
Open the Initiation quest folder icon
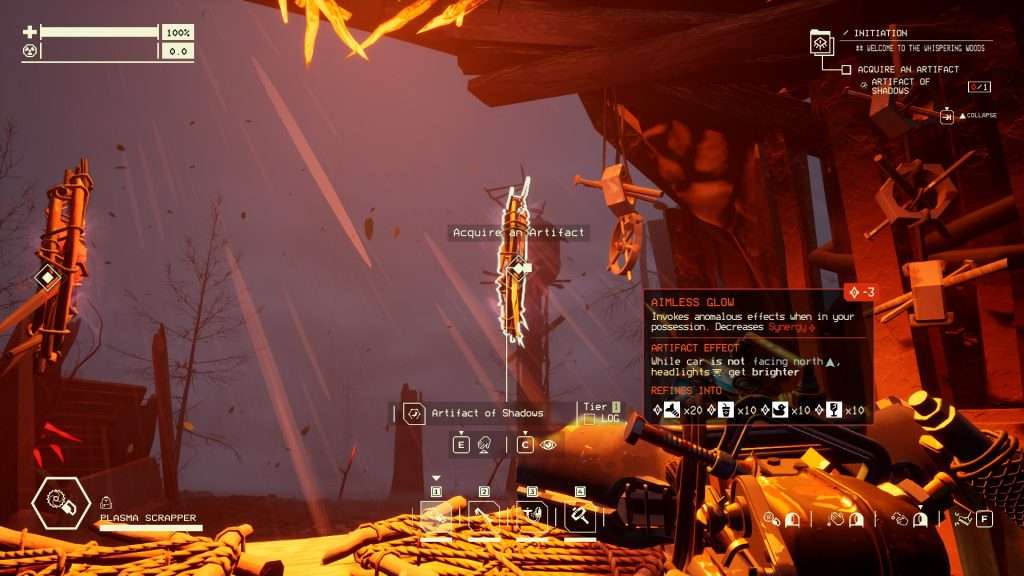coord(821,42)
